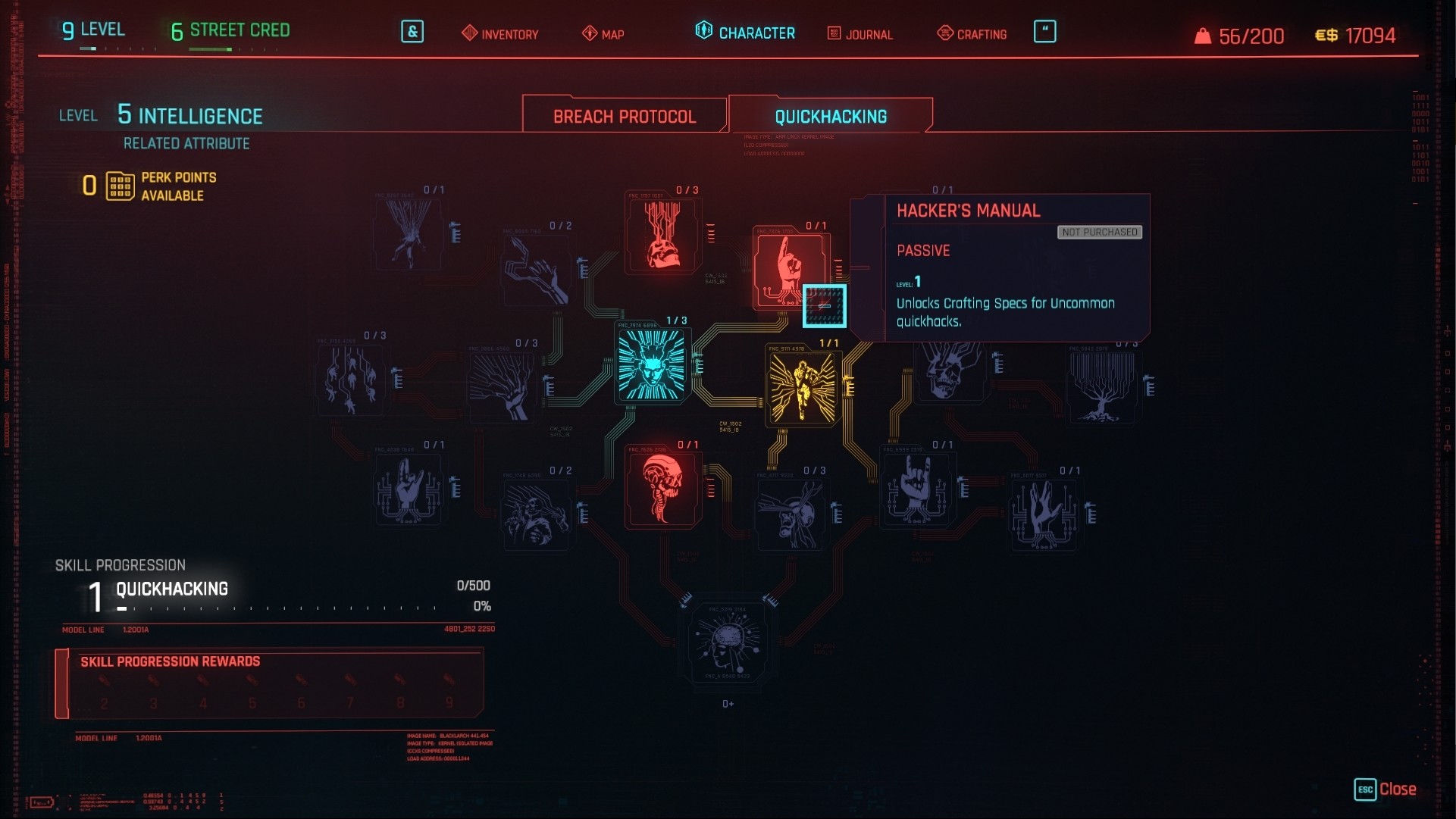The width and height of the screenshot is (1456, 819).
Task: Open the Map screen
Action: [x=604, y=33]
